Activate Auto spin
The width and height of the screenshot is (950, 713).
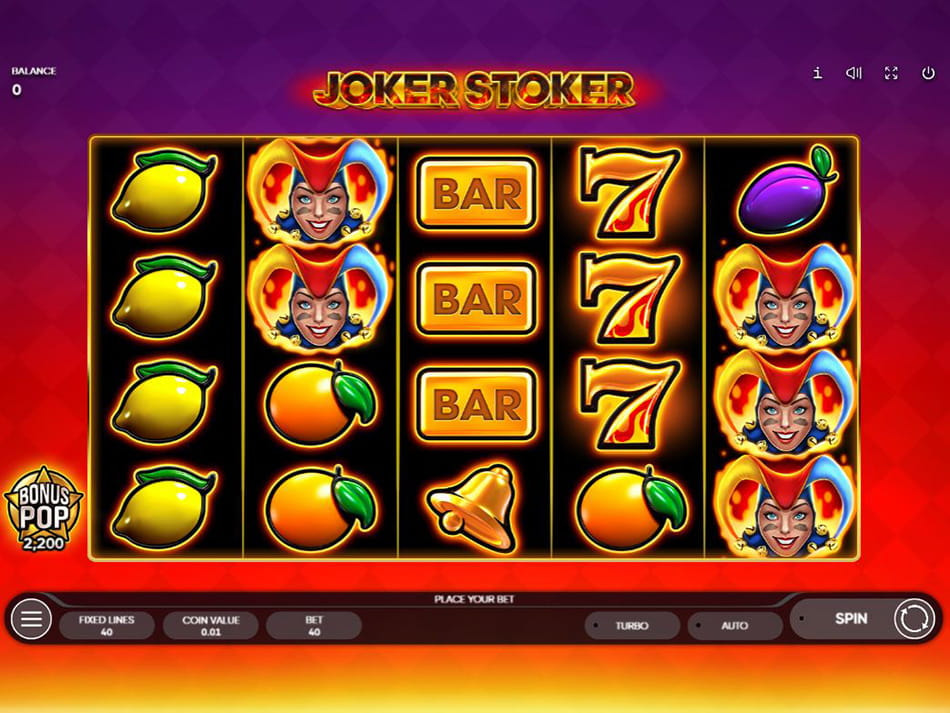734,626
